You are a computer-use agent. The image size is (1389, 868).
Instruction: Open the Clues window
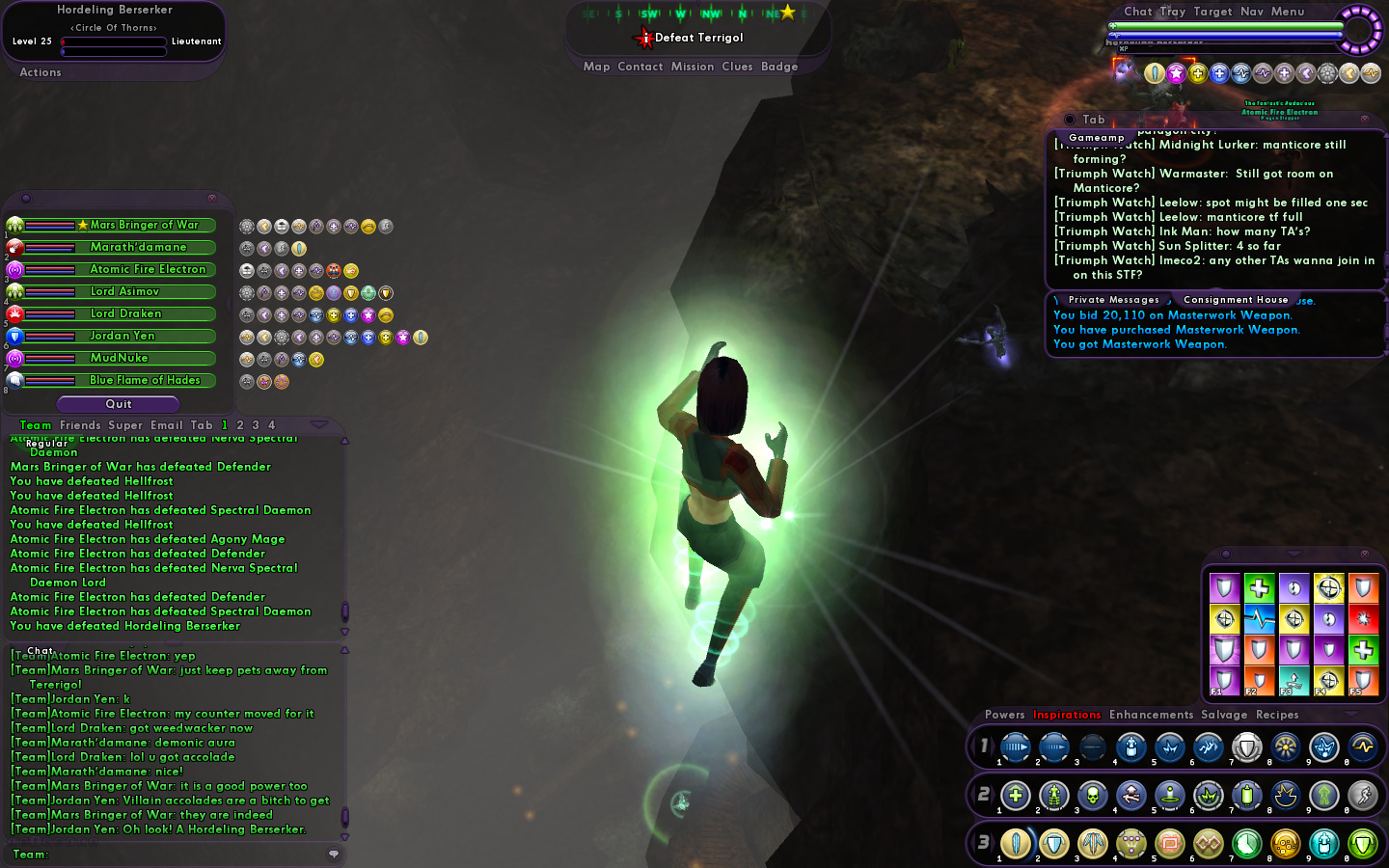[737, 67]
